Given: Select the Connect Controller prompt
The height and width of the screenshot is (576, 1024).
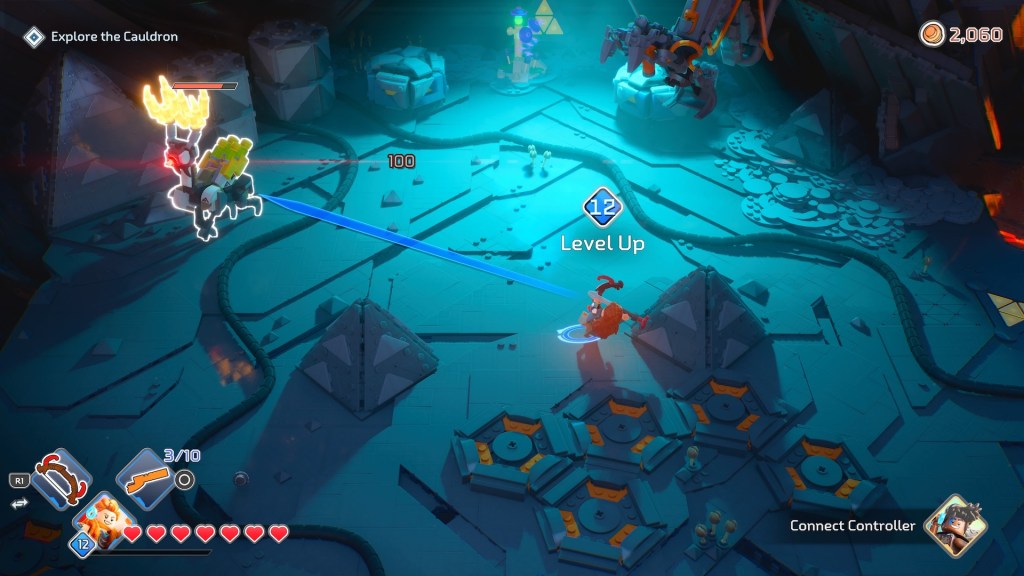Looking at the screenshot, I should tap(852, 526).
